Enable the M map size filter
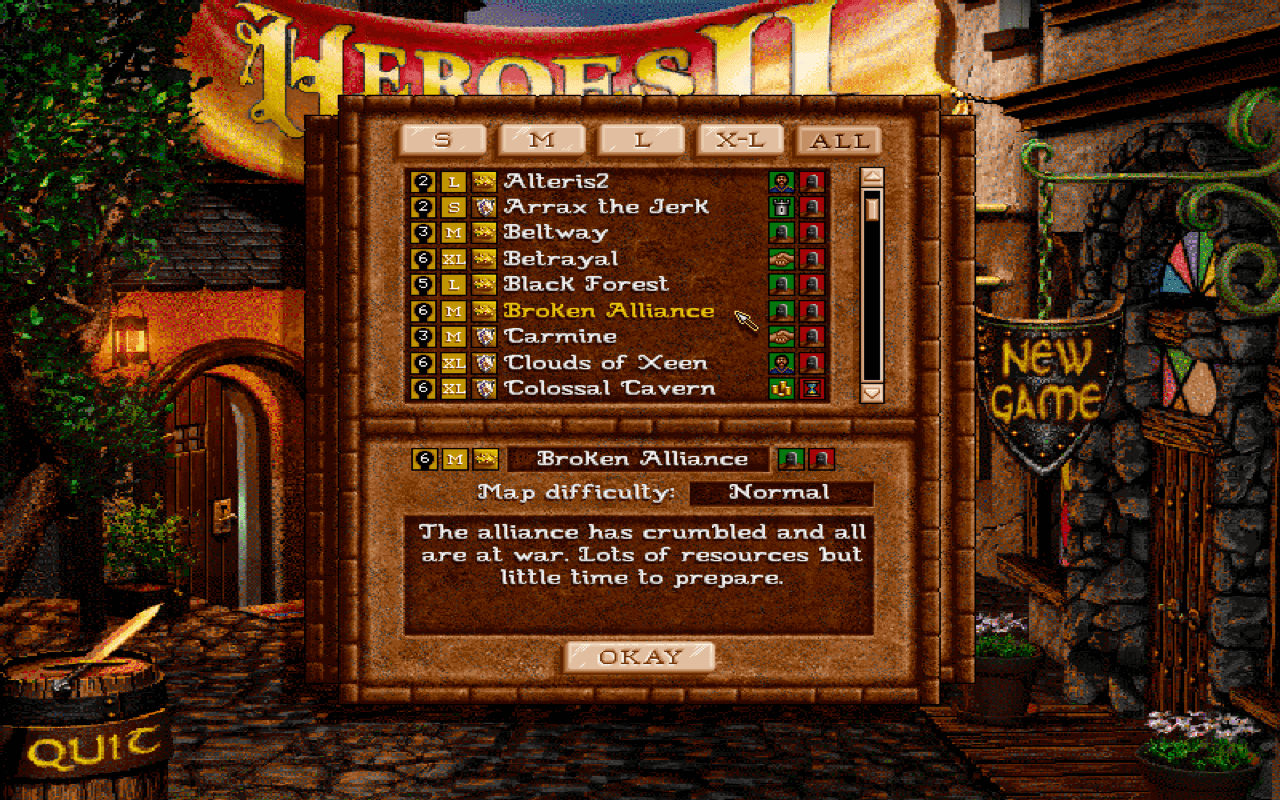Image resolution: width=1280 pixels, height=800 pixels. pyautogui.click(x=543, y=140)
